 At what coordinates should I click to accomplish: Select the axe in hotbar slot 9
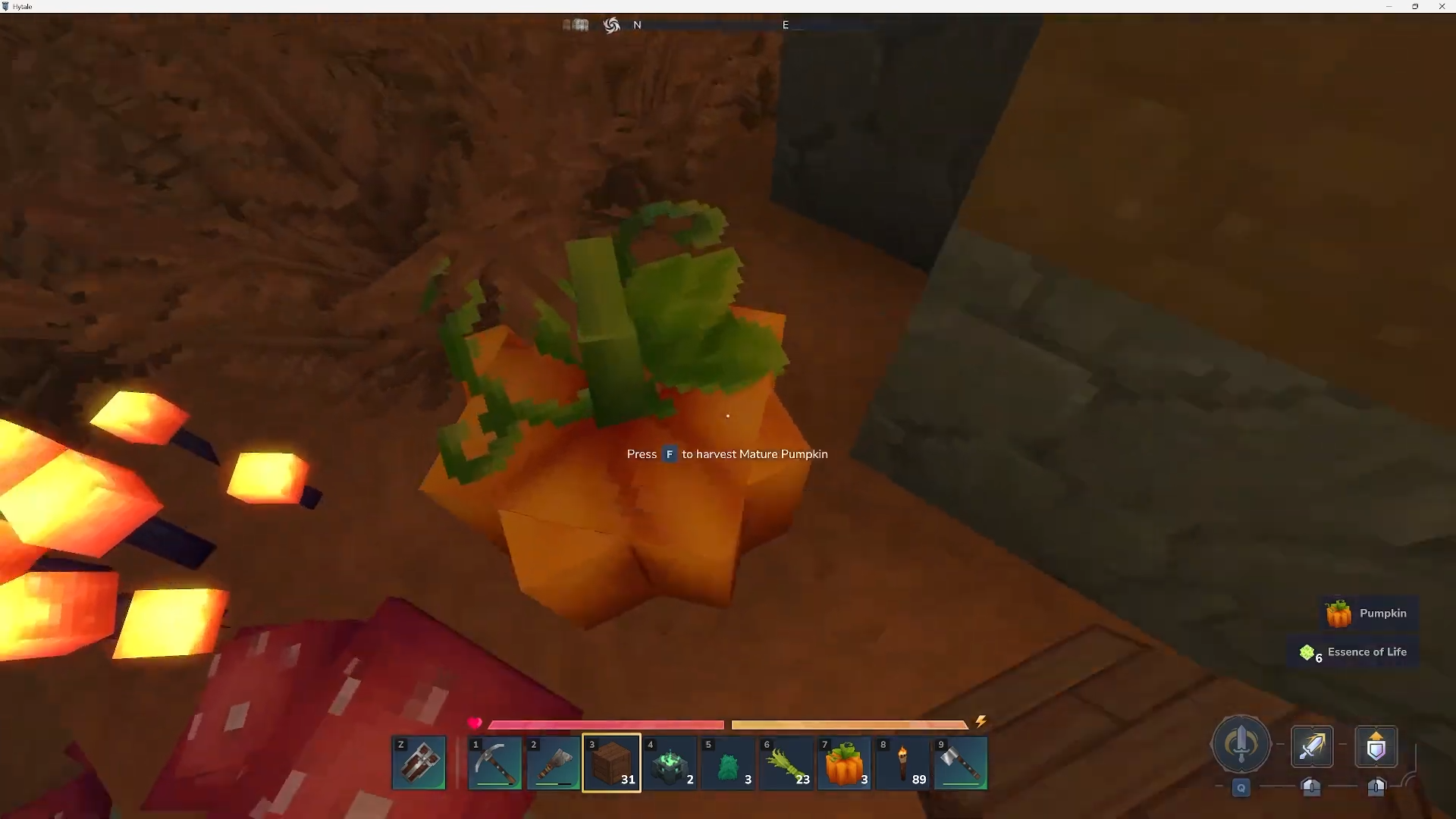coord(960,763)
